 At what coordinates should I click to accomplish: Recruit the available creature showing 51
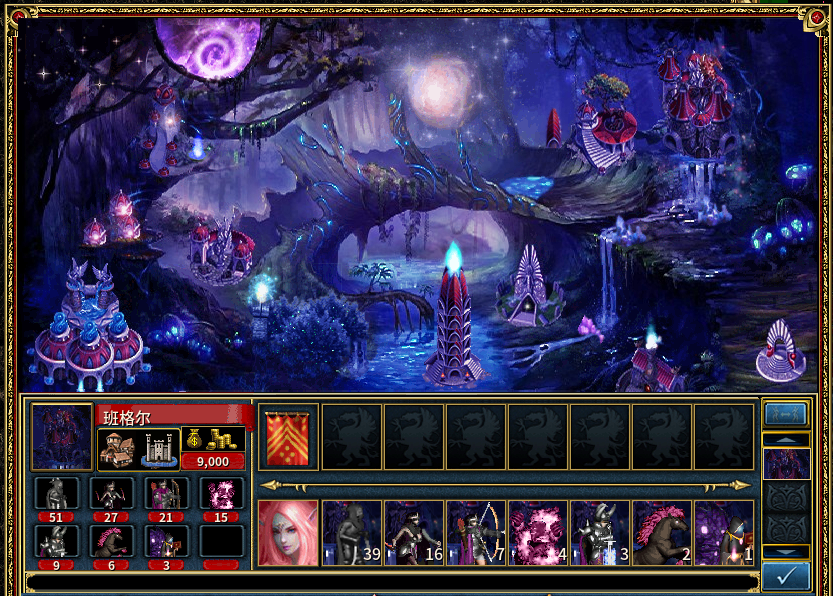point(55,495)
